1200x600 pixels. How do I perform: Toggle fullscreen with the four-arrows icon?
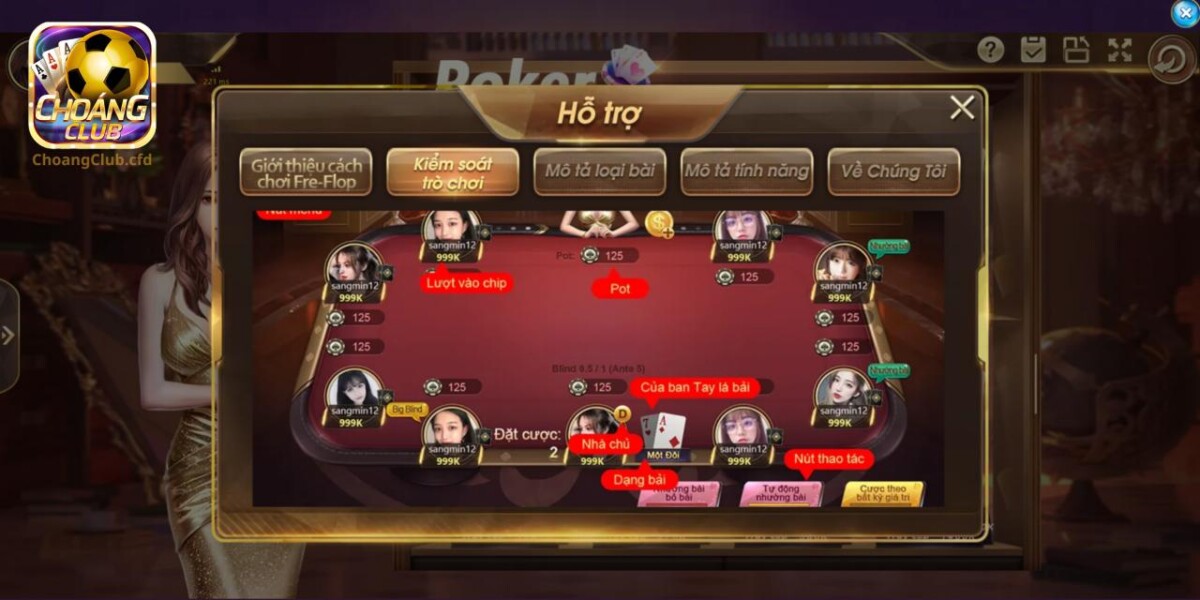[1119, 50]
